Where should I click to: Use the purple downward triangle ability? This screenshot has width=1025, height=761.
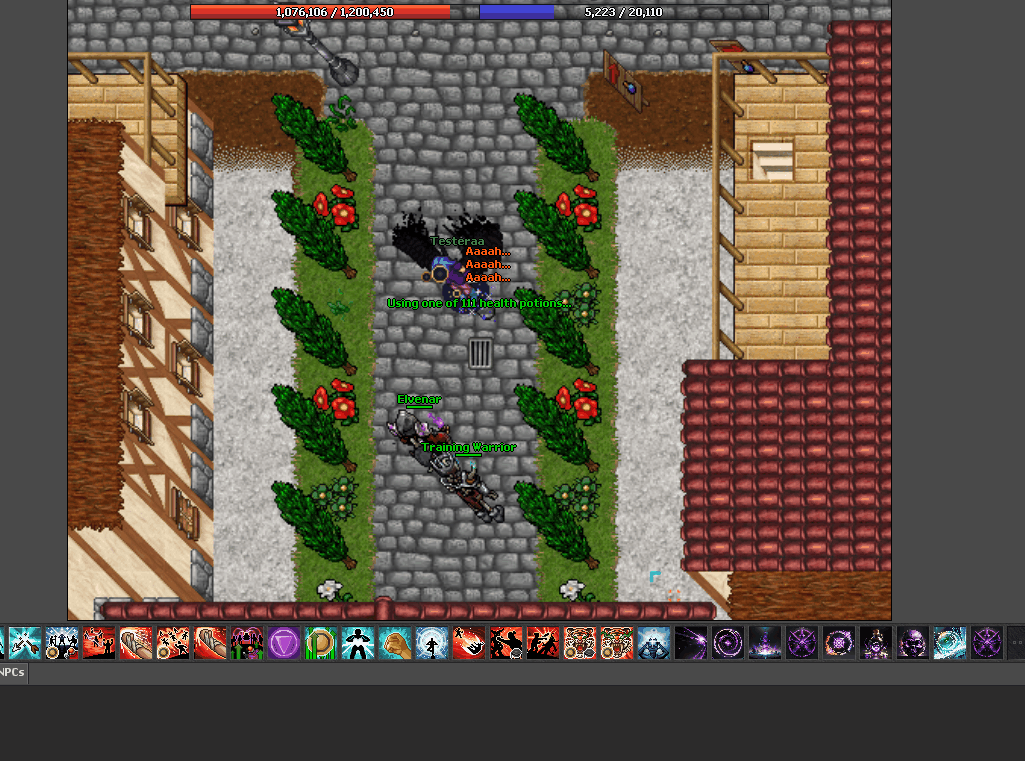click(x=284, y=643)
